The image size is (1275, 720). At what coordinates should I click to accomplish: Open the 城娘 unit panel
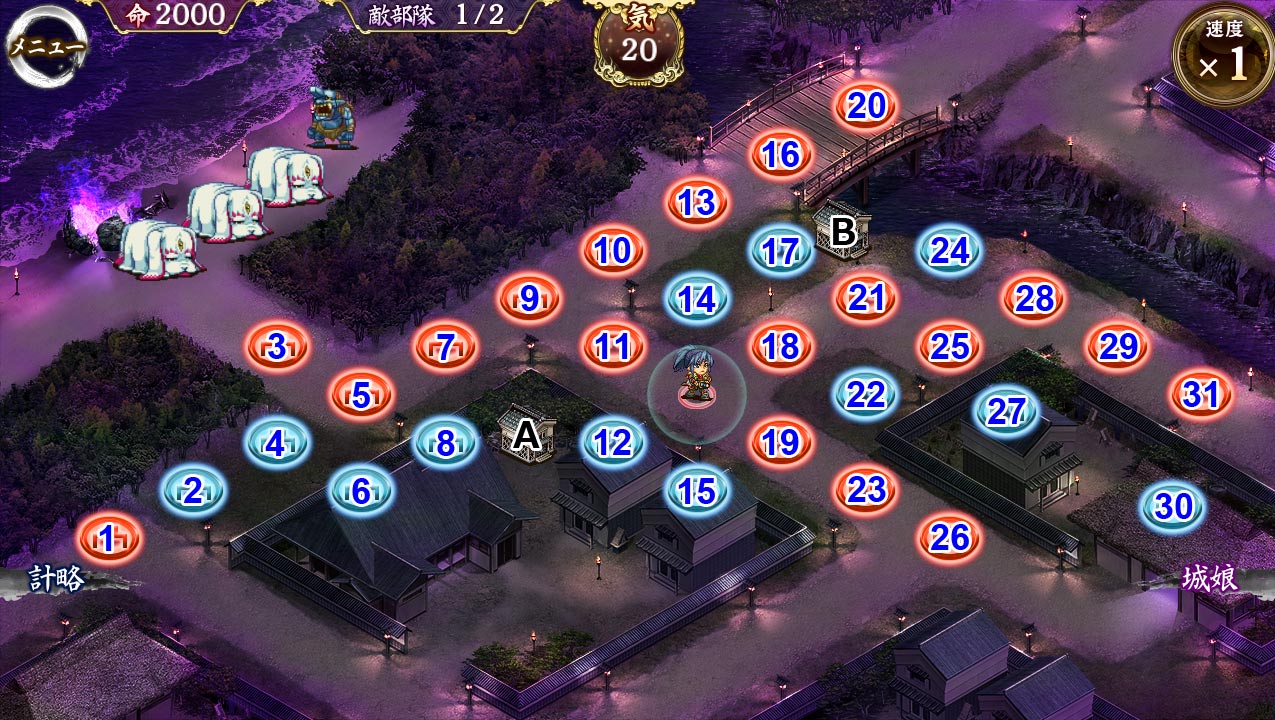click(1210, 580)
